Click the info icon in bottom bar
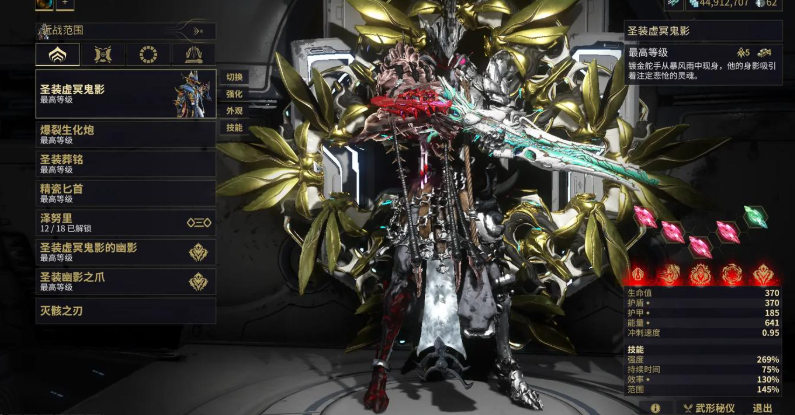 click(655, 408)
